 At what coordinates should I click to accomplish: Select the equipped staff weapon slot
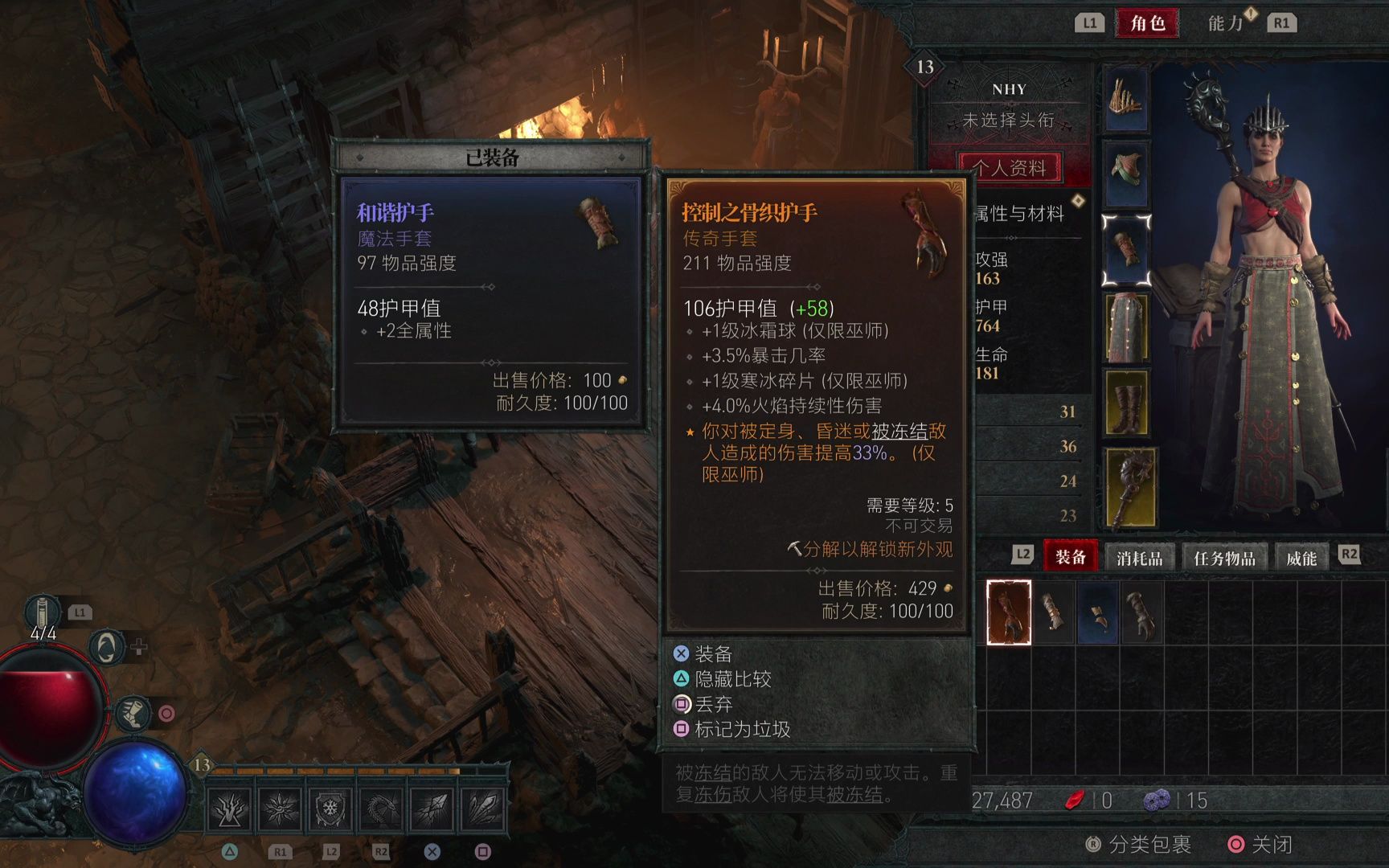click(x=1131, y=487)
